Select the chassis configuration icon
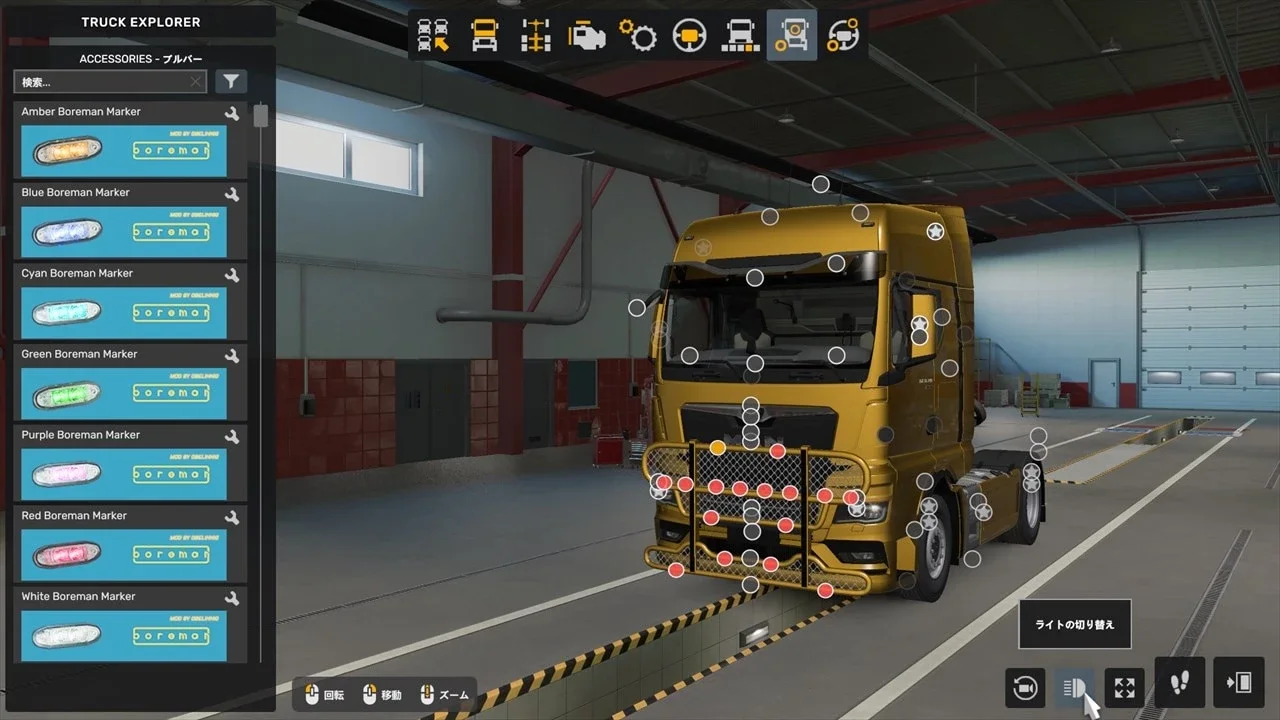Viewport: 1280px width, 720px height. 537,33
